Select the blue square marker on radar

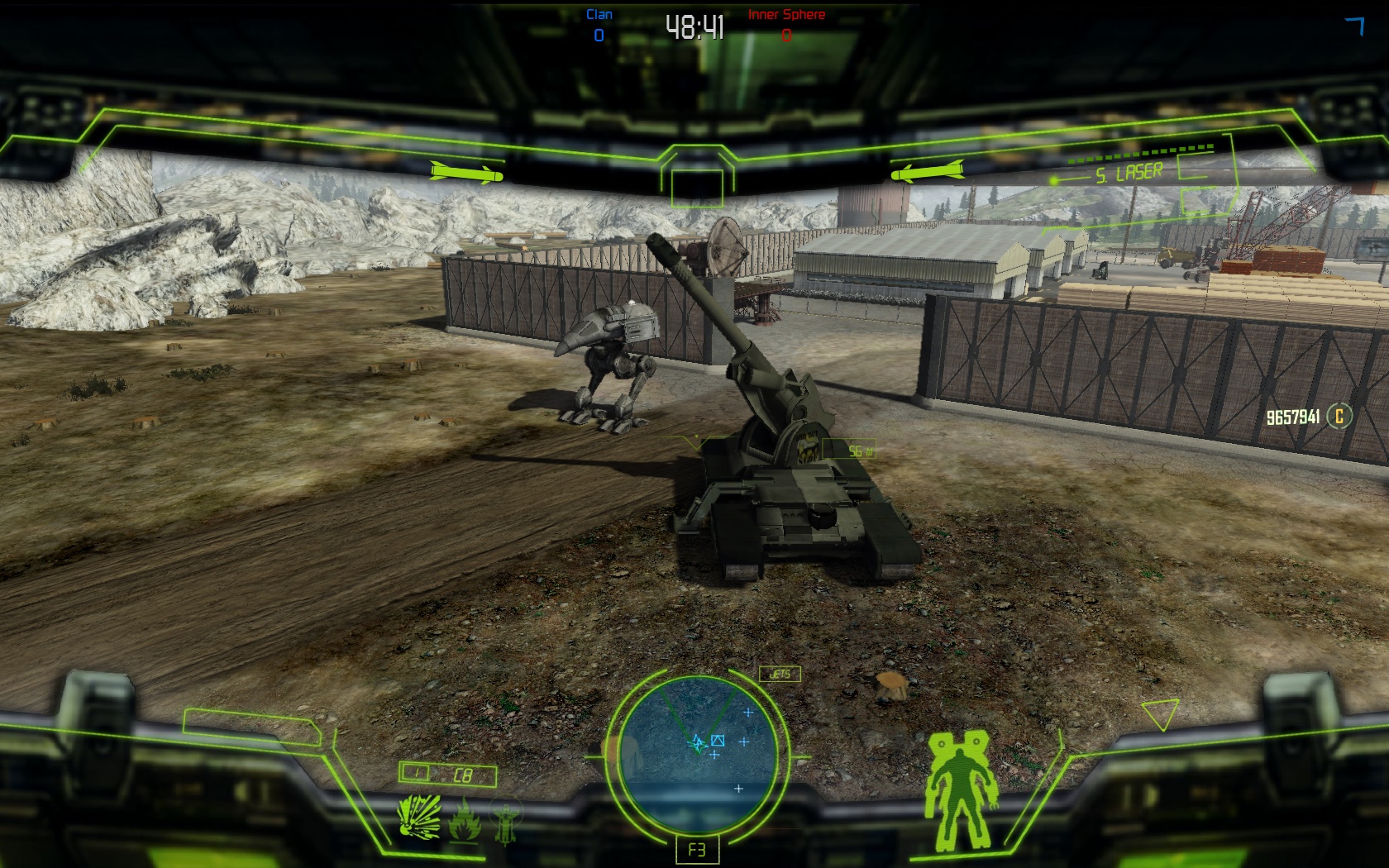click(x=718, y=741)
